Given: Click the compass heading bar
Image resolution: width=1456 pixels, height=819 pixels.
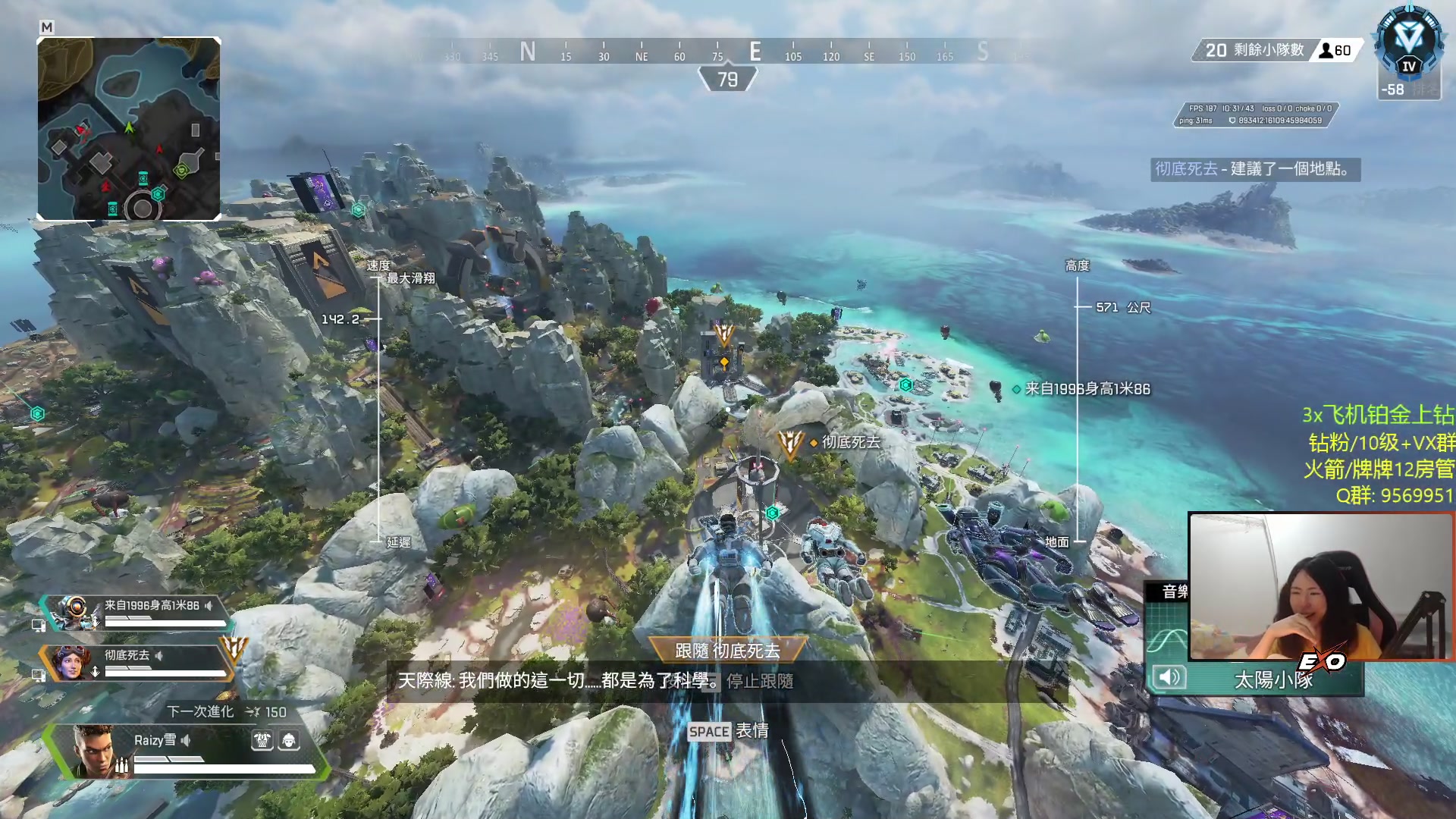Looking at the screenshot, I should point(726,52).
